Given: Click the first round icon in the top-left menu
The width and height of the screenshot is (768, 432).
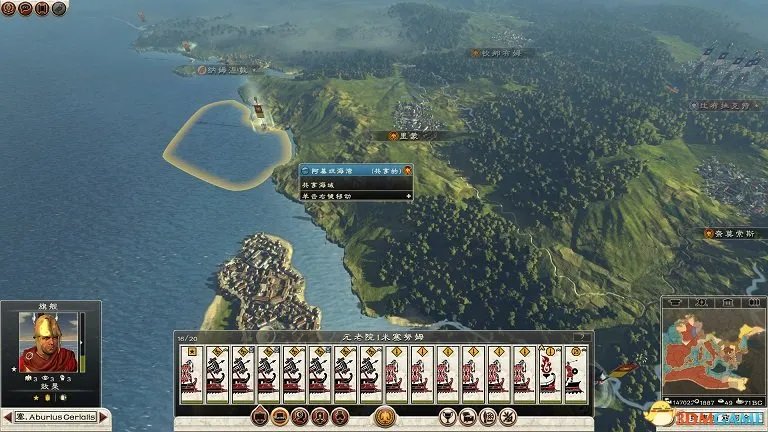Looking at the screenshot, I should 7,9.
